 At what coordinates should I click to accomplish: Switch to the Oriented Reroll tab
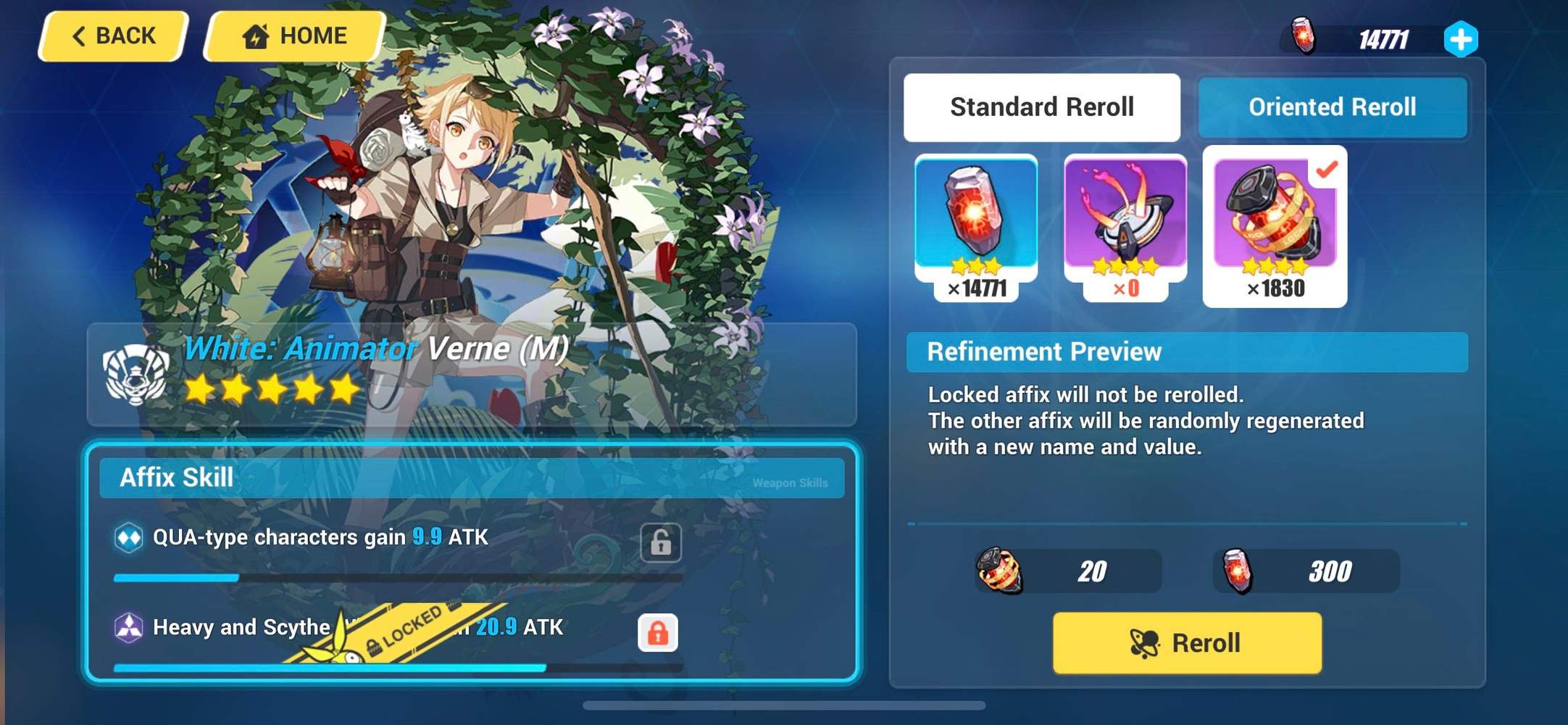(x=1332, y=107)
